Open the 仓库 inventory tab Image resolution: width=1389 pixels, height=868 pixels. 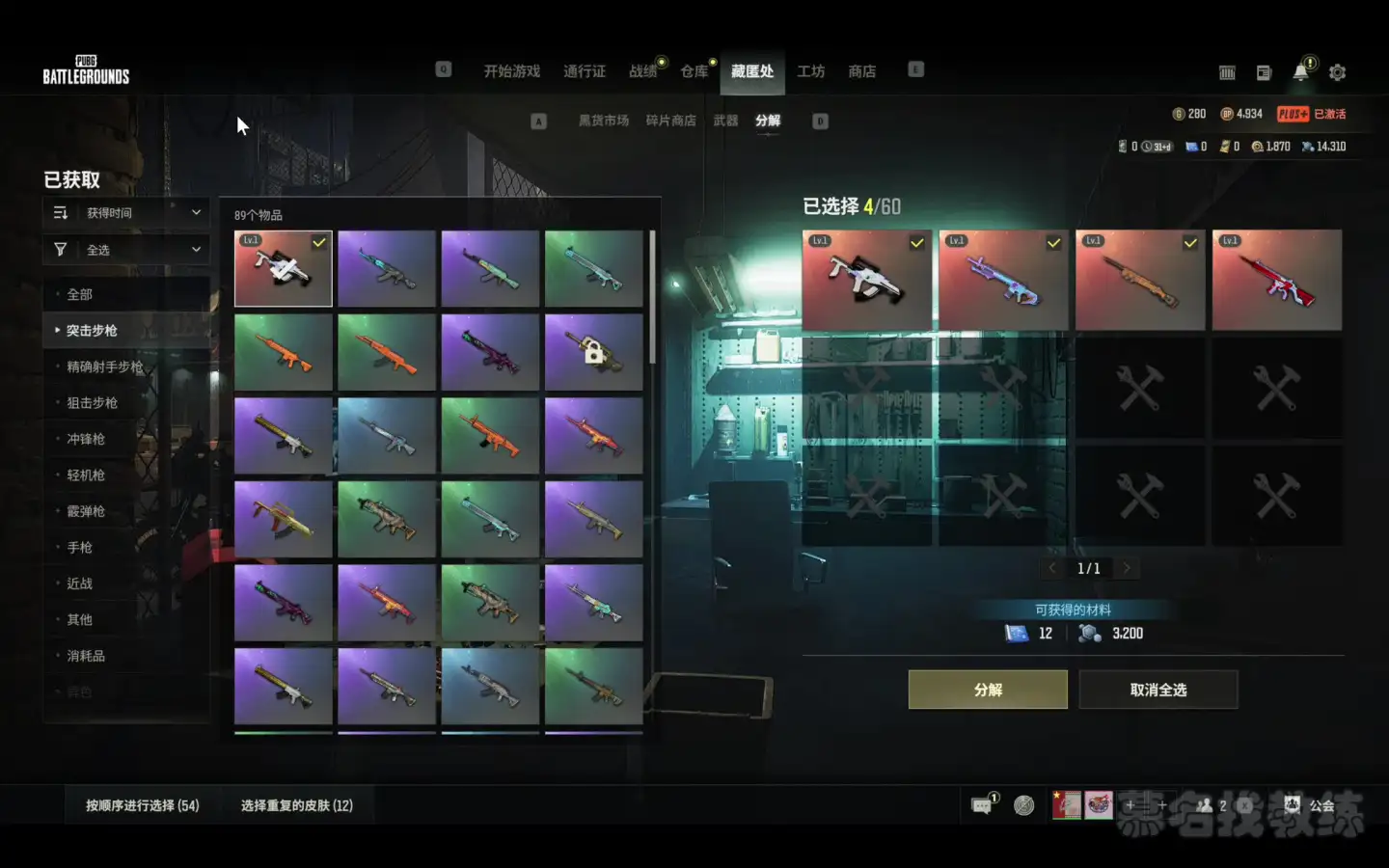tap(694, 71)
